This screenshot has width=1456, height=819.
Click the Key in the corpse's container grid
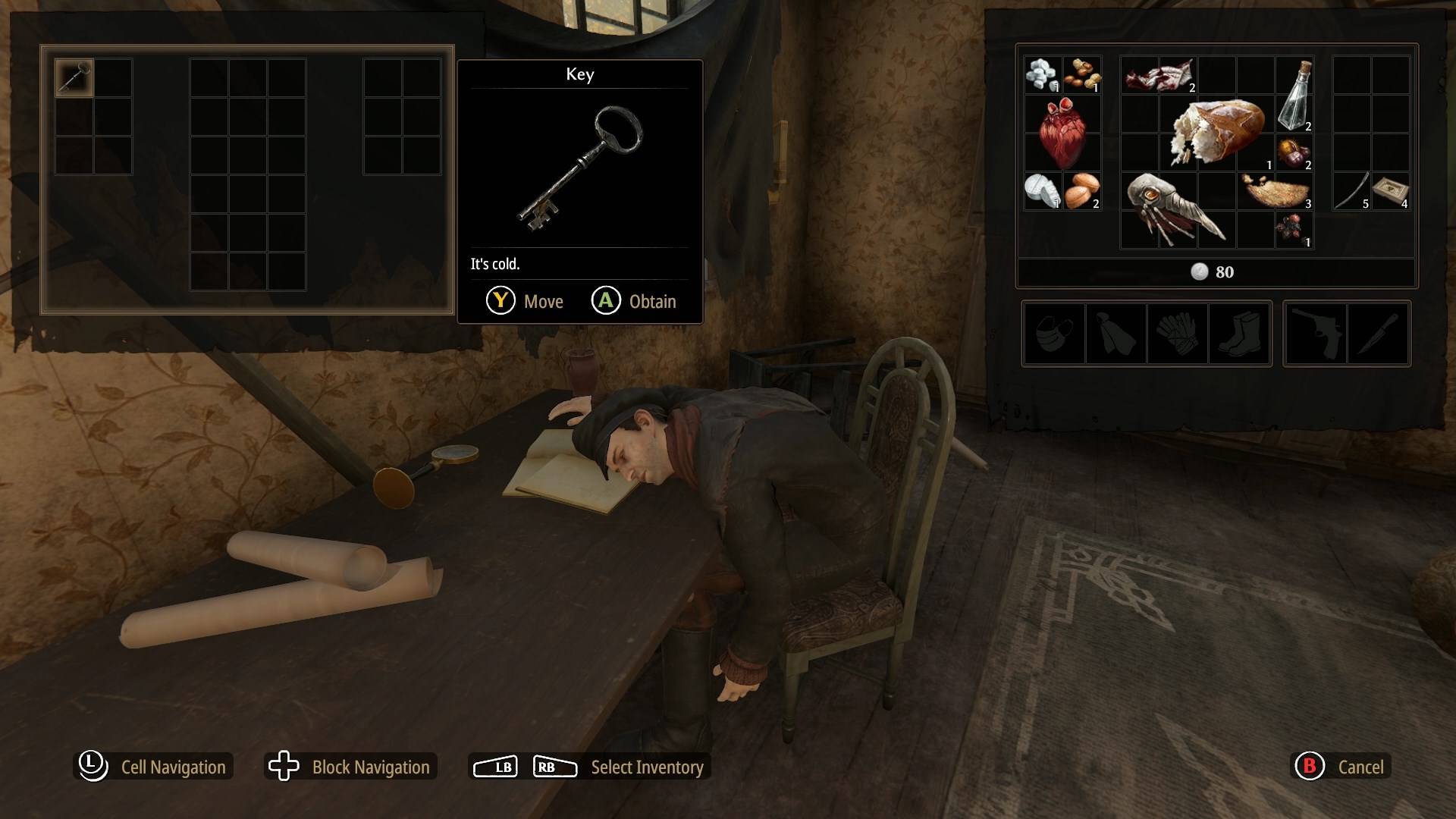click(x=74, y=78)
